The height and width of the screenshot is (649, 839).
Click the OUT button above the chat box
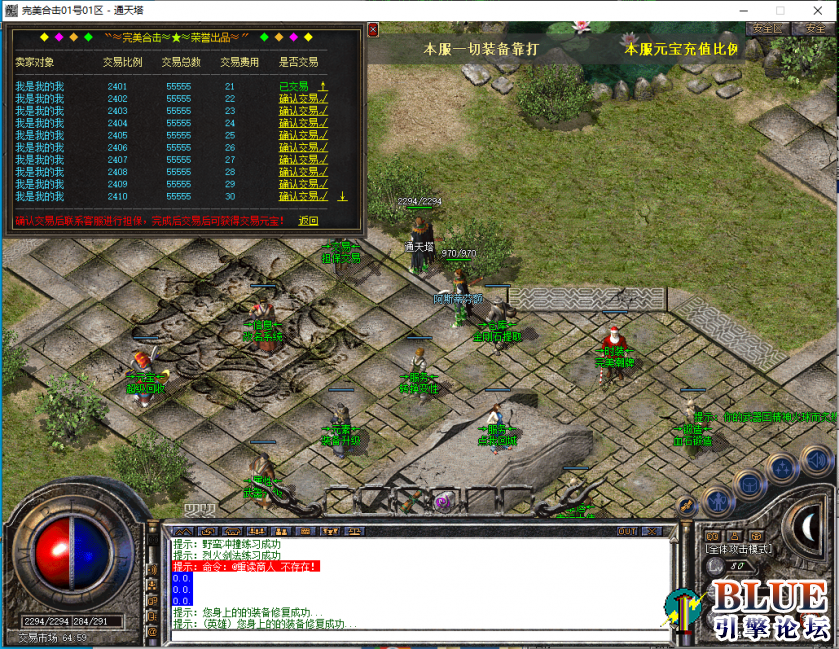coord(627,531)
